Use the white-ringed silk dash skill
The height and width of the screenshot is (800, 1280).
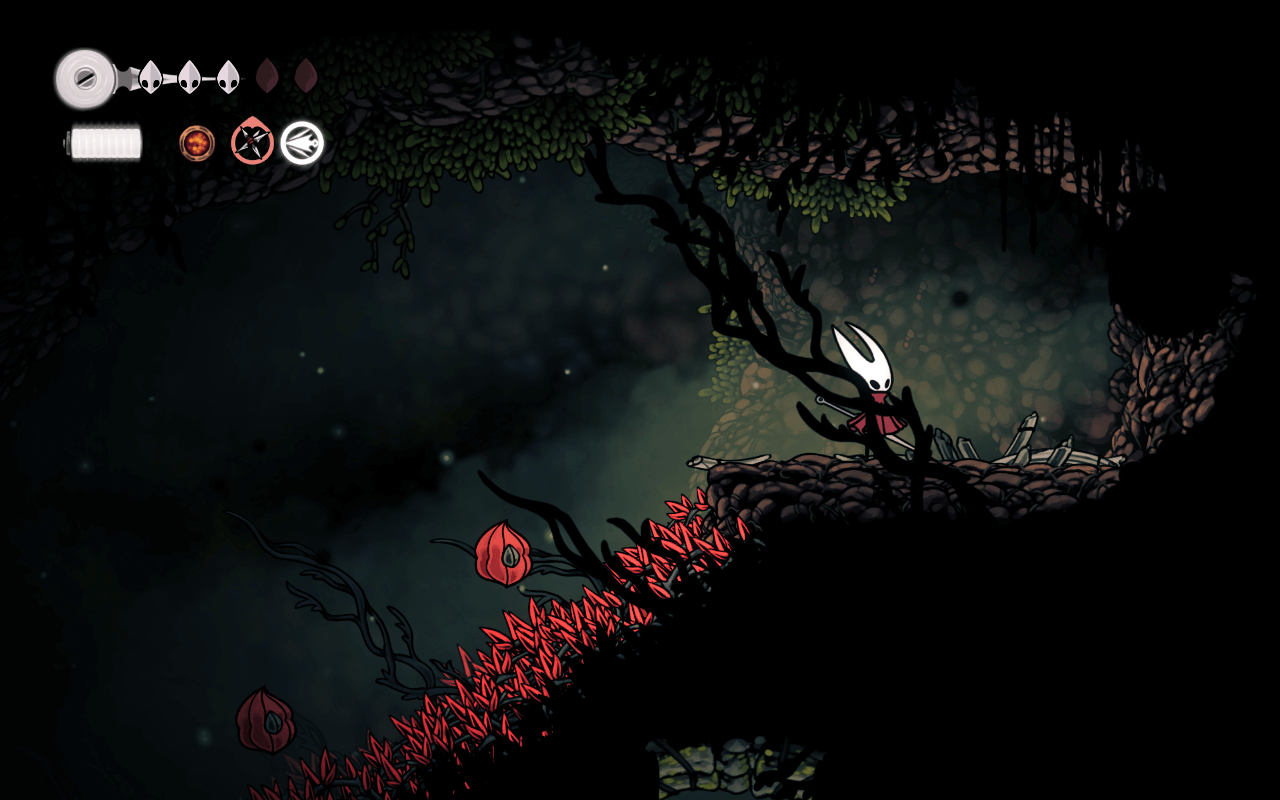click(302, 143)
